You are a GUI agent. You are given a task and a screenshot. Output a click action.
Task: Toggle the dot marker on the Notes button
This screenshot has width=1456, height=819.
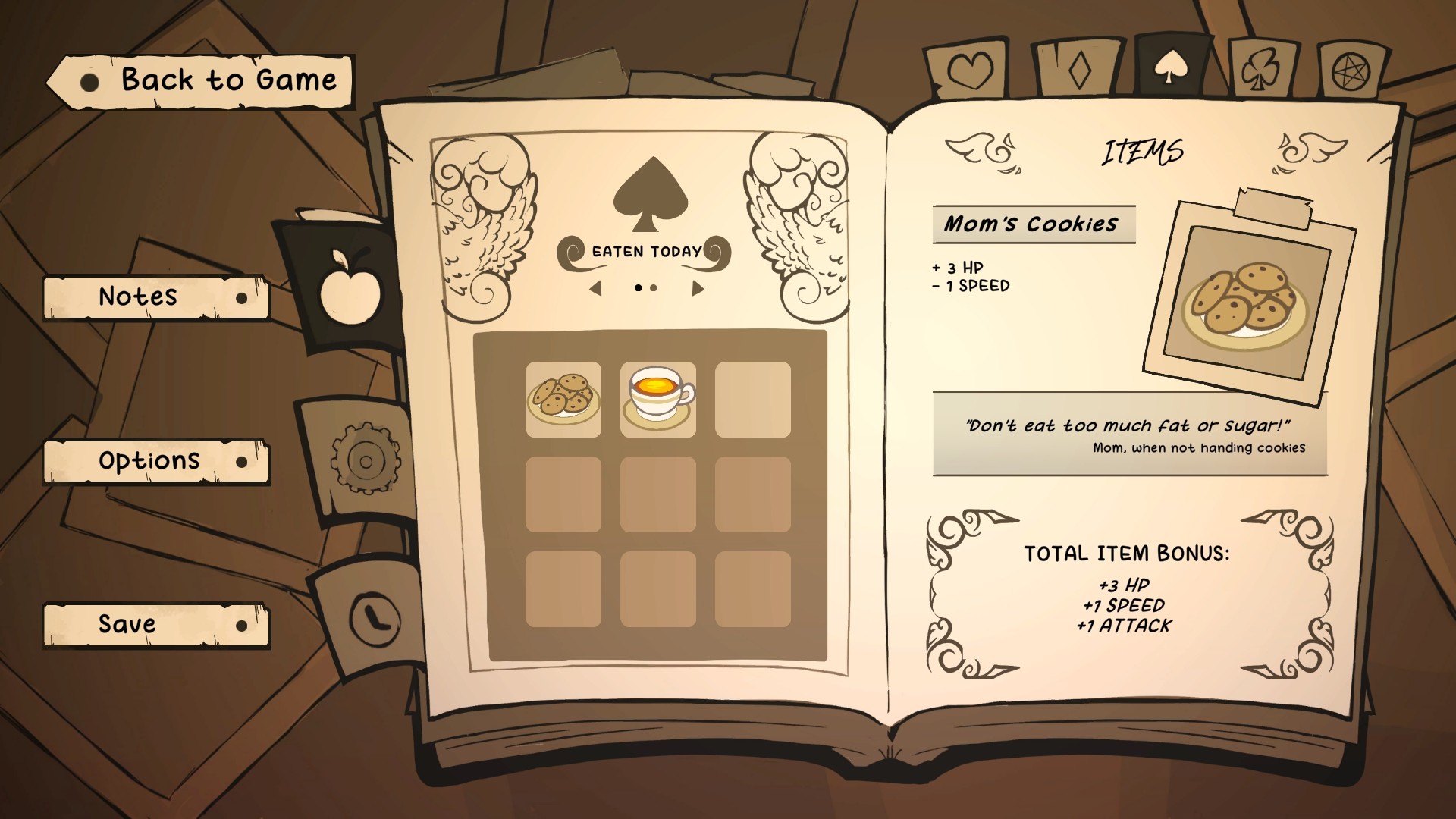tap(243, 298)
